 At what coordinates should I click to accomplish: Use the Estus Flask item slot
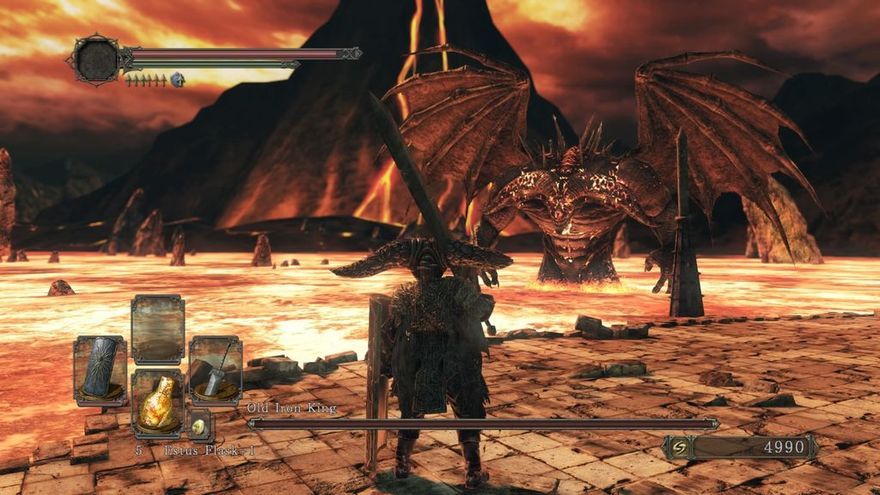(157, 403)
